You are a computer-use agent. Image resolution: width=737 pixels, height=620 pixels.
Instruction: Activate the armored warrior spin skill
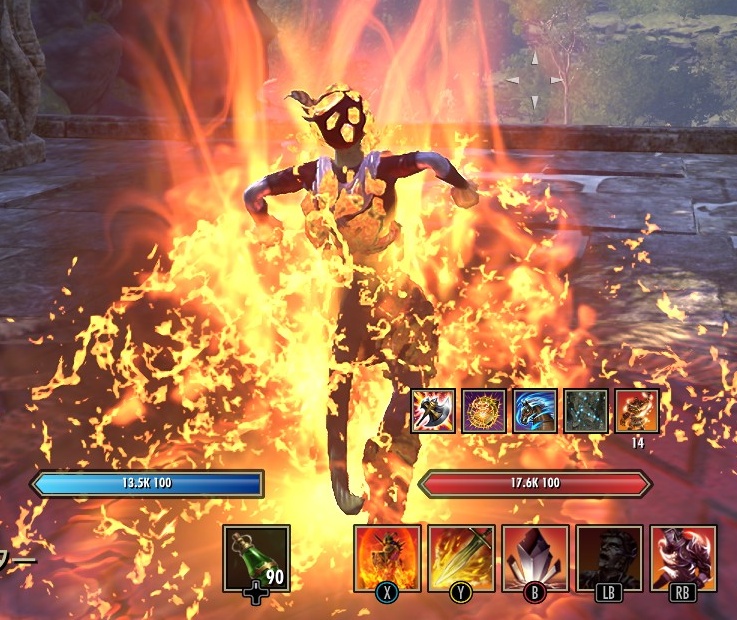click(x=683, y=557)
